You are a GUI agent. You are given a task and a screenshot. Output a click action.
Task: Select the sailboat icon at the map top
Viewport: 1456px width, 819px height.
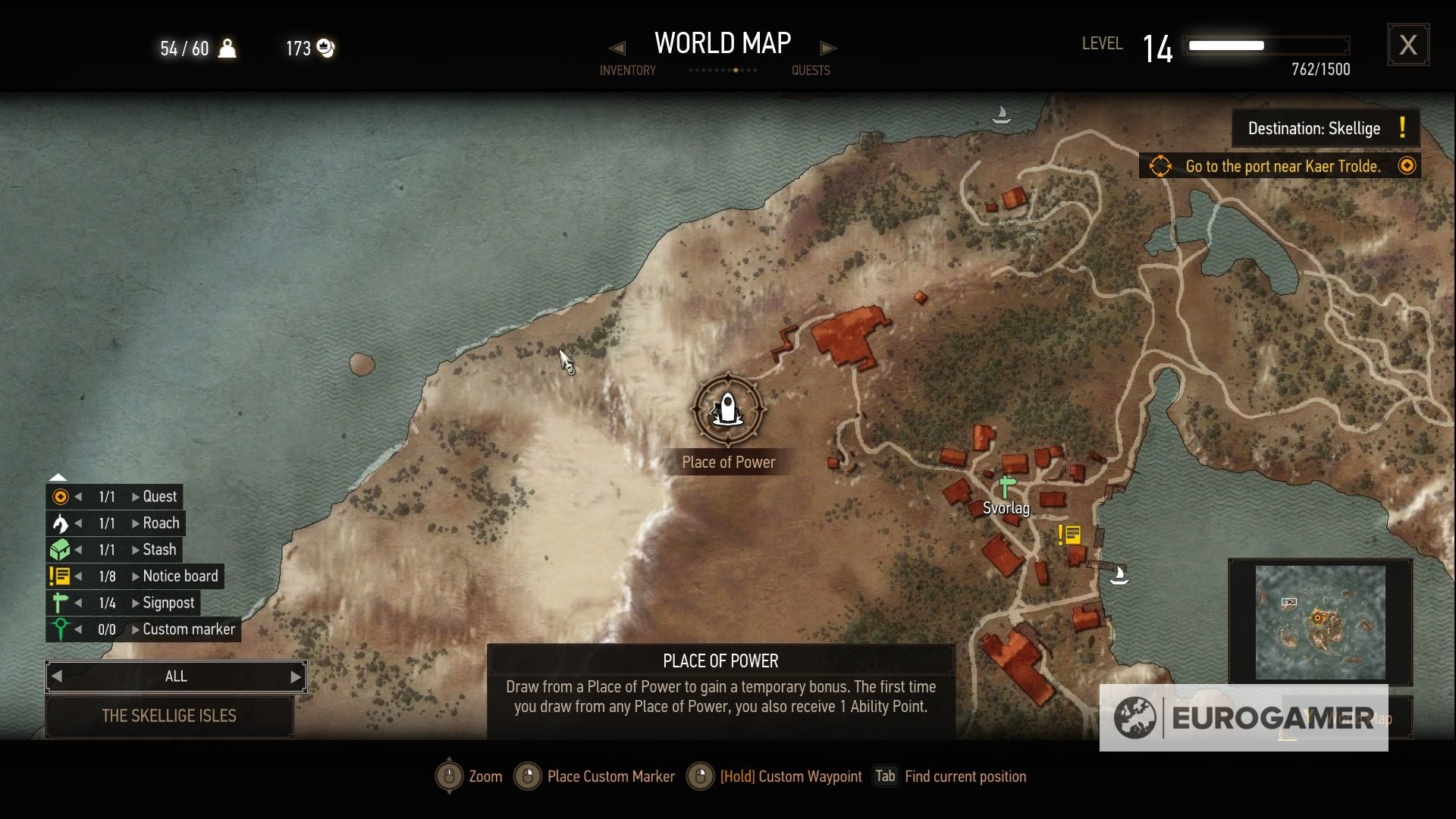[x=1003, y=114]
